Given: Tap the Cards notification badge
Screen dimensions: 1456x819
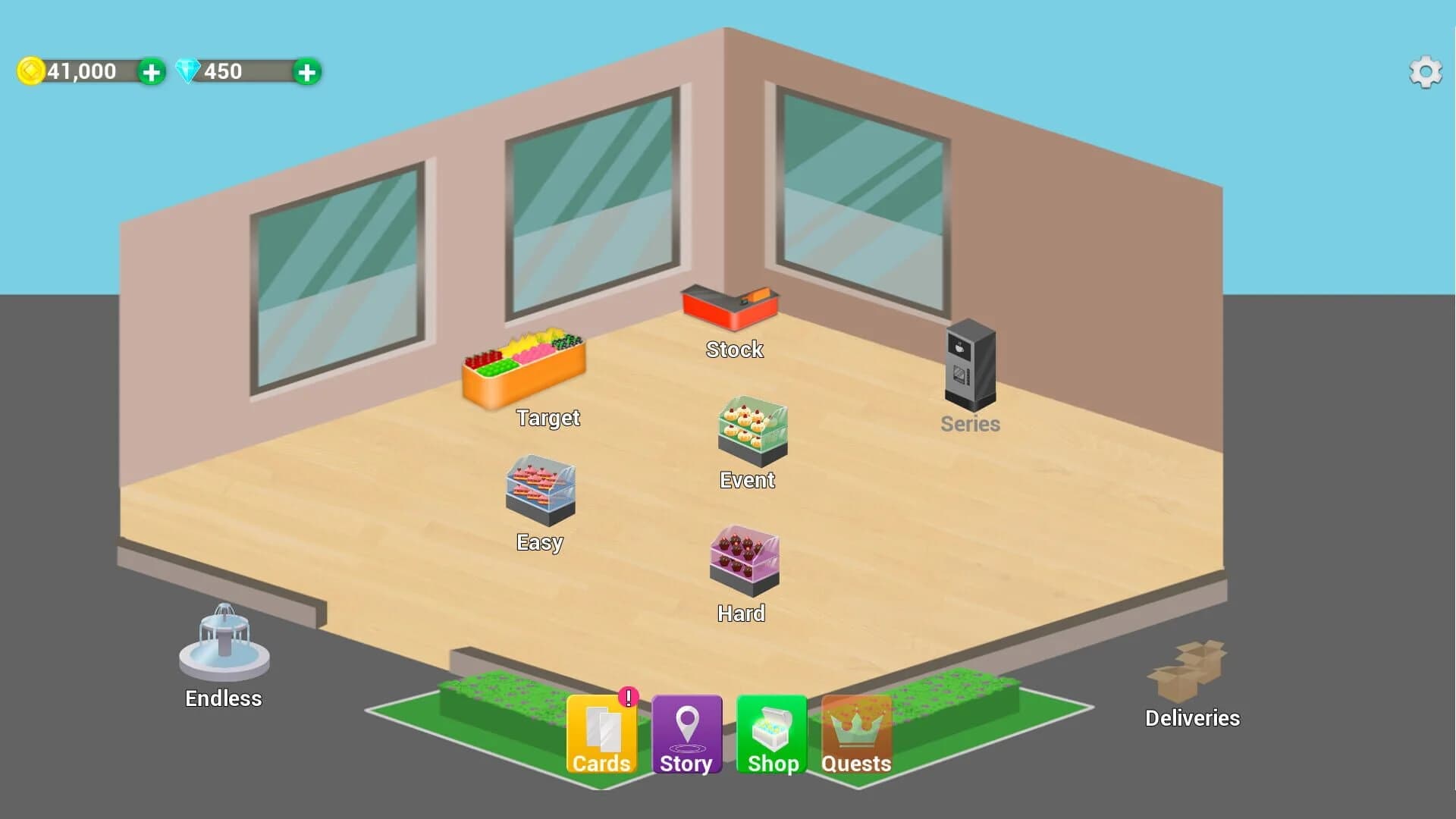Looking at the screenshot, I should pos(628,695).
